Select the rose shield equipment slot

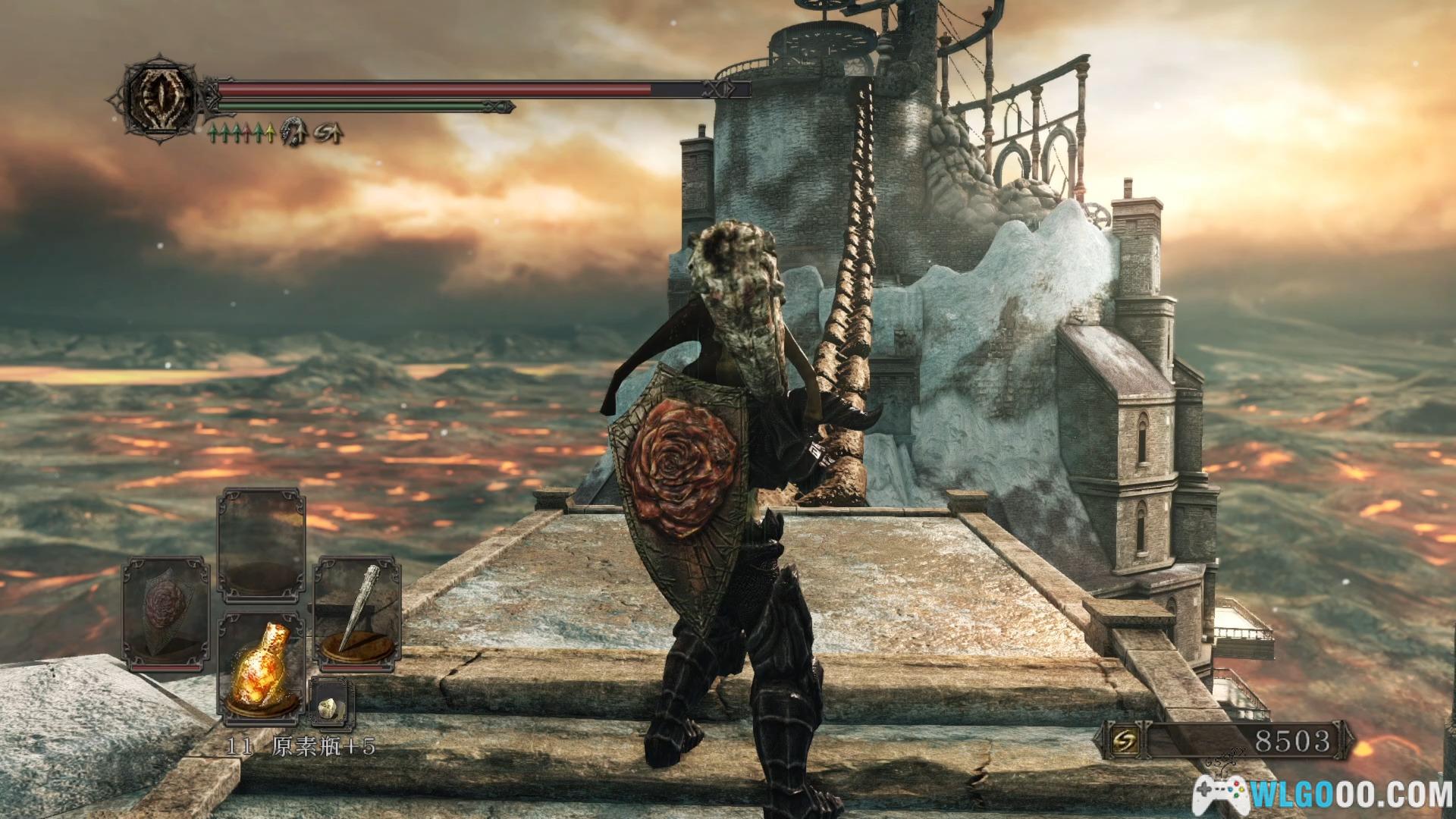click(x=165, y=614)
